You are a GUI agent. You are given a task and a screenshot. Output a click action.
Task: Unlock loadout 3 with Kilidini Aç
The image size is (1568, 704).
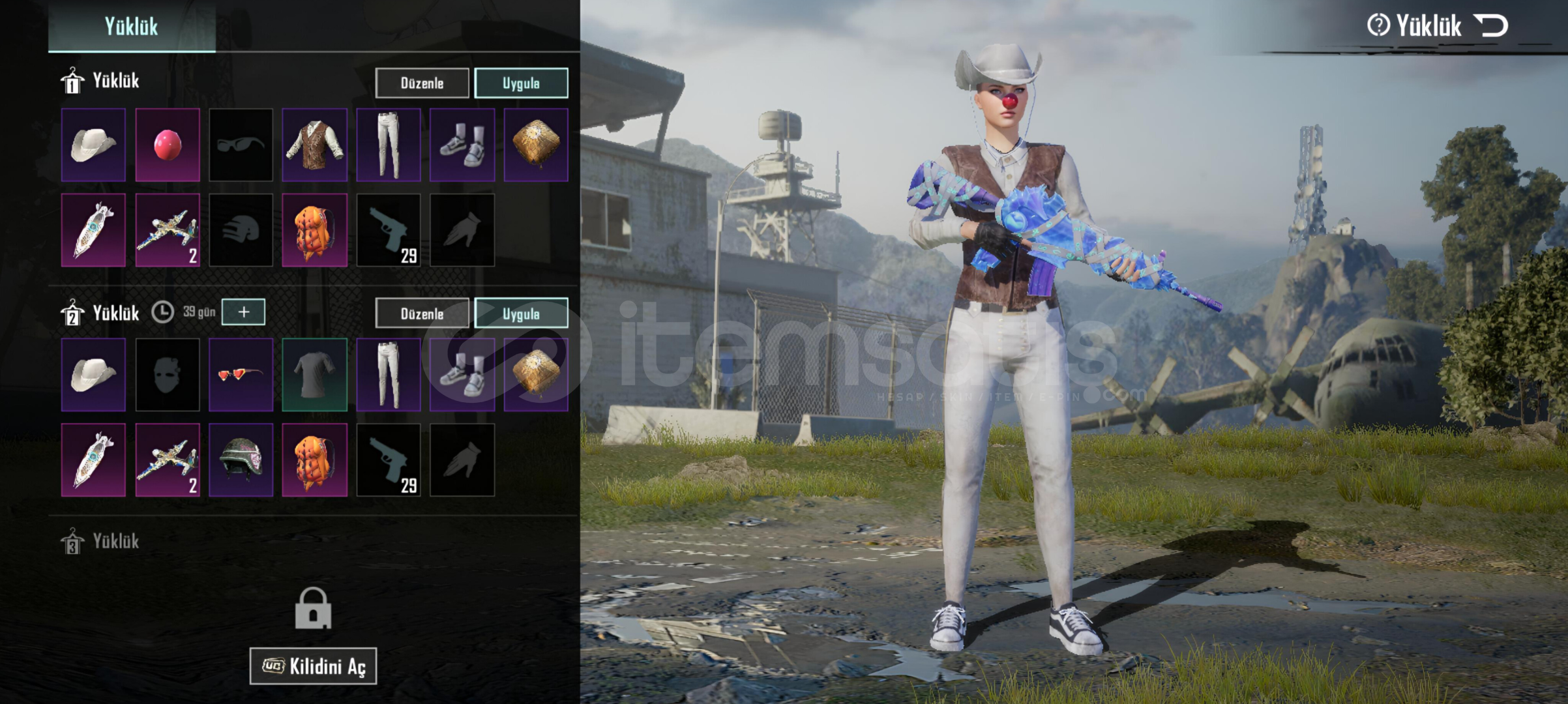point(313,666)
